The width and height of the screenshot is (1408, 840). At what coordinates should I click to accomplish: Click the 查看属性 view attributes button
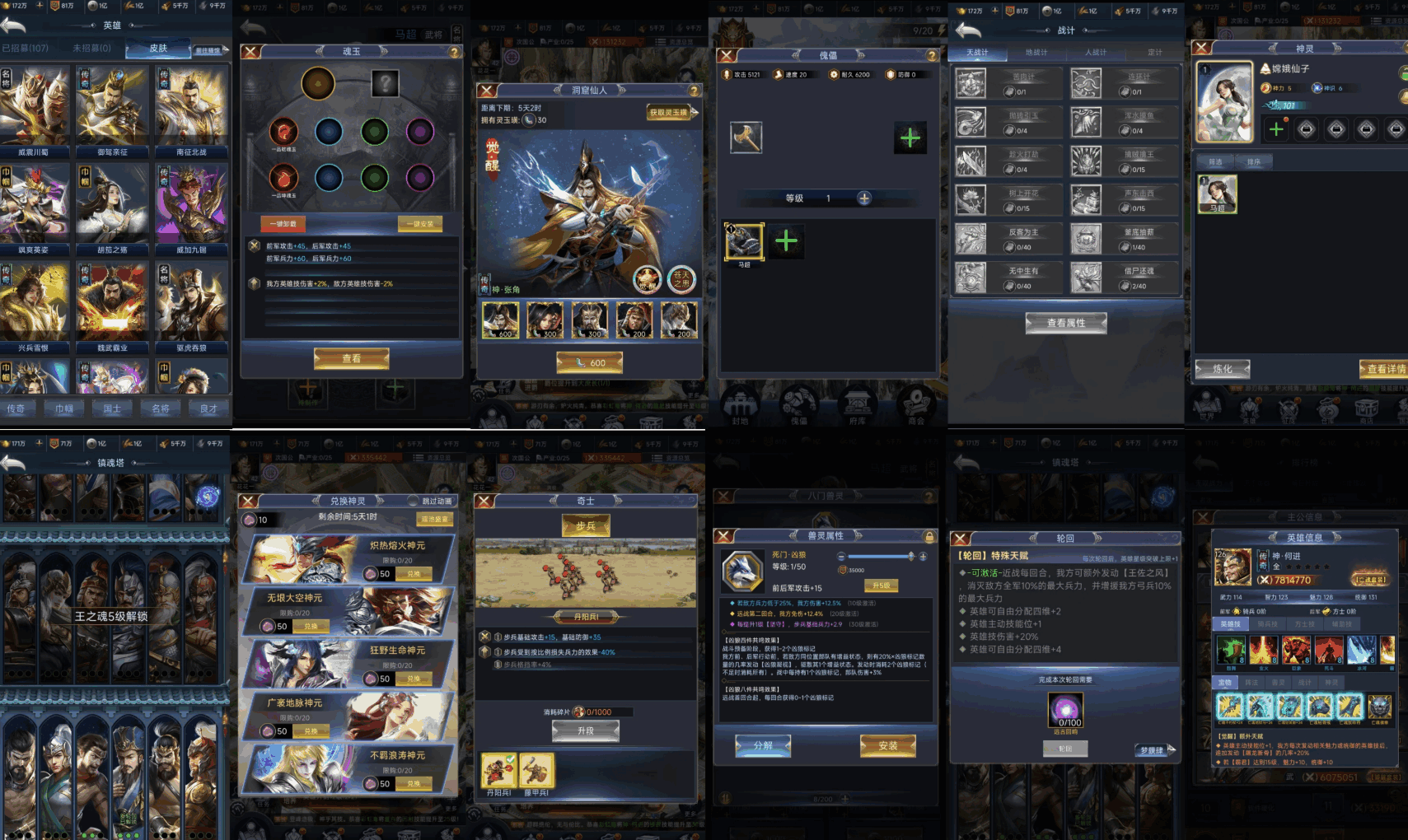coord(1065,323)
